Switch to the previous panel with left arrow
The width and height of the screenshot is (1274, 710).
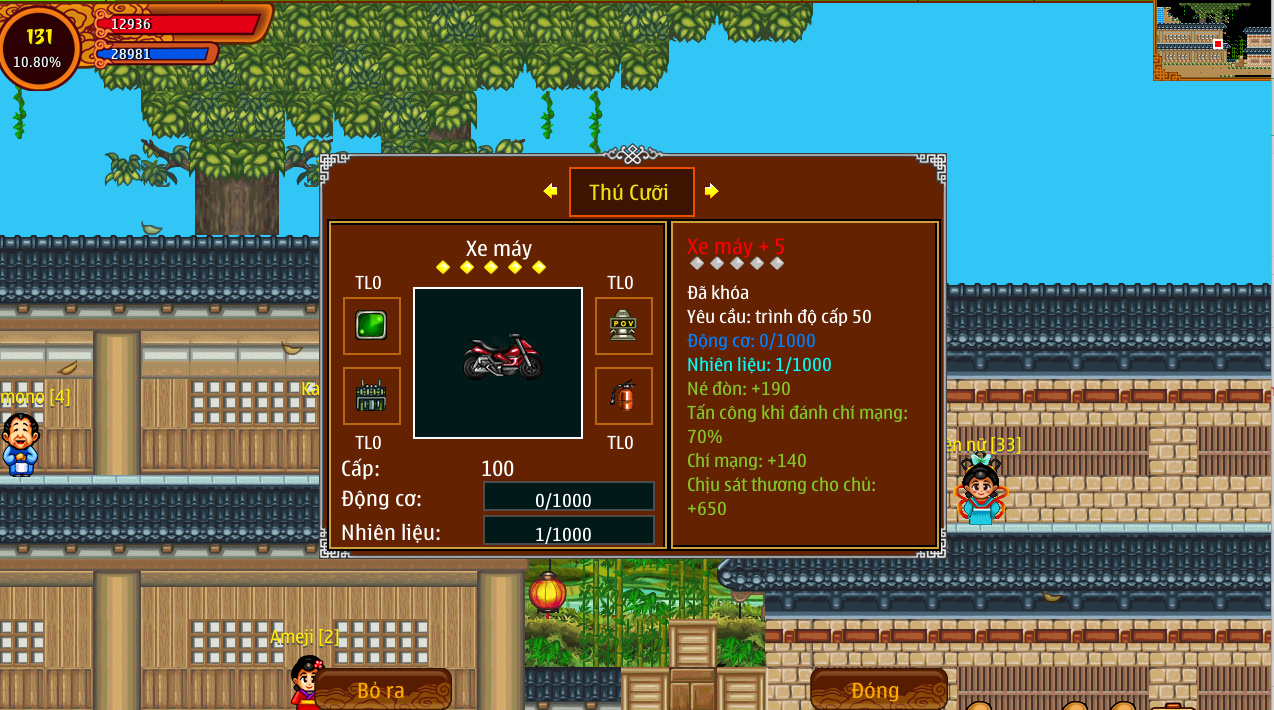[x=550, y=191]
